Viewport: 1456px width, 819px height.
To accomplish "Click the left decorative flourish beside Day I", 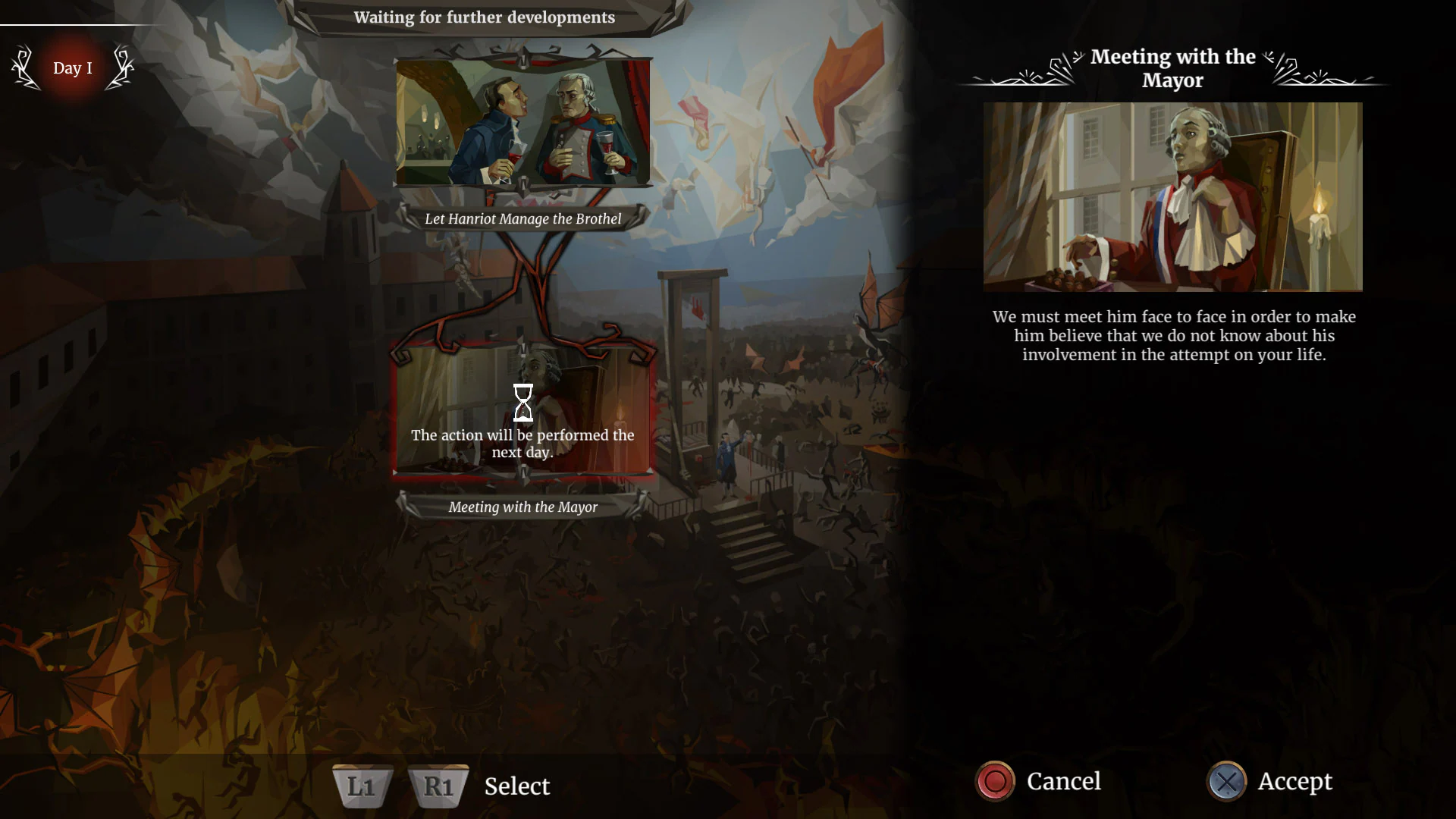I will (x=24, y=67).
